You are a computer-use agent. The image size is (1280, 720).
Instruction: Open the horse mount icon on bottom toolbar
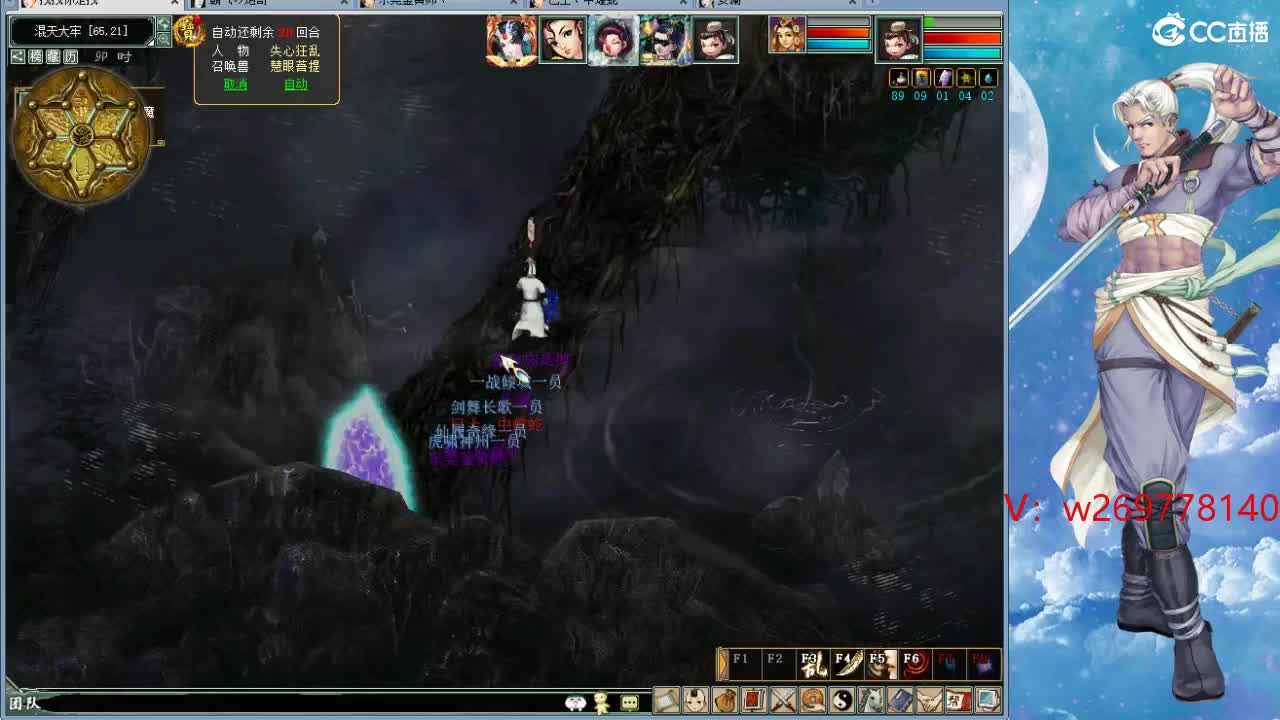[x=870, y=701]
